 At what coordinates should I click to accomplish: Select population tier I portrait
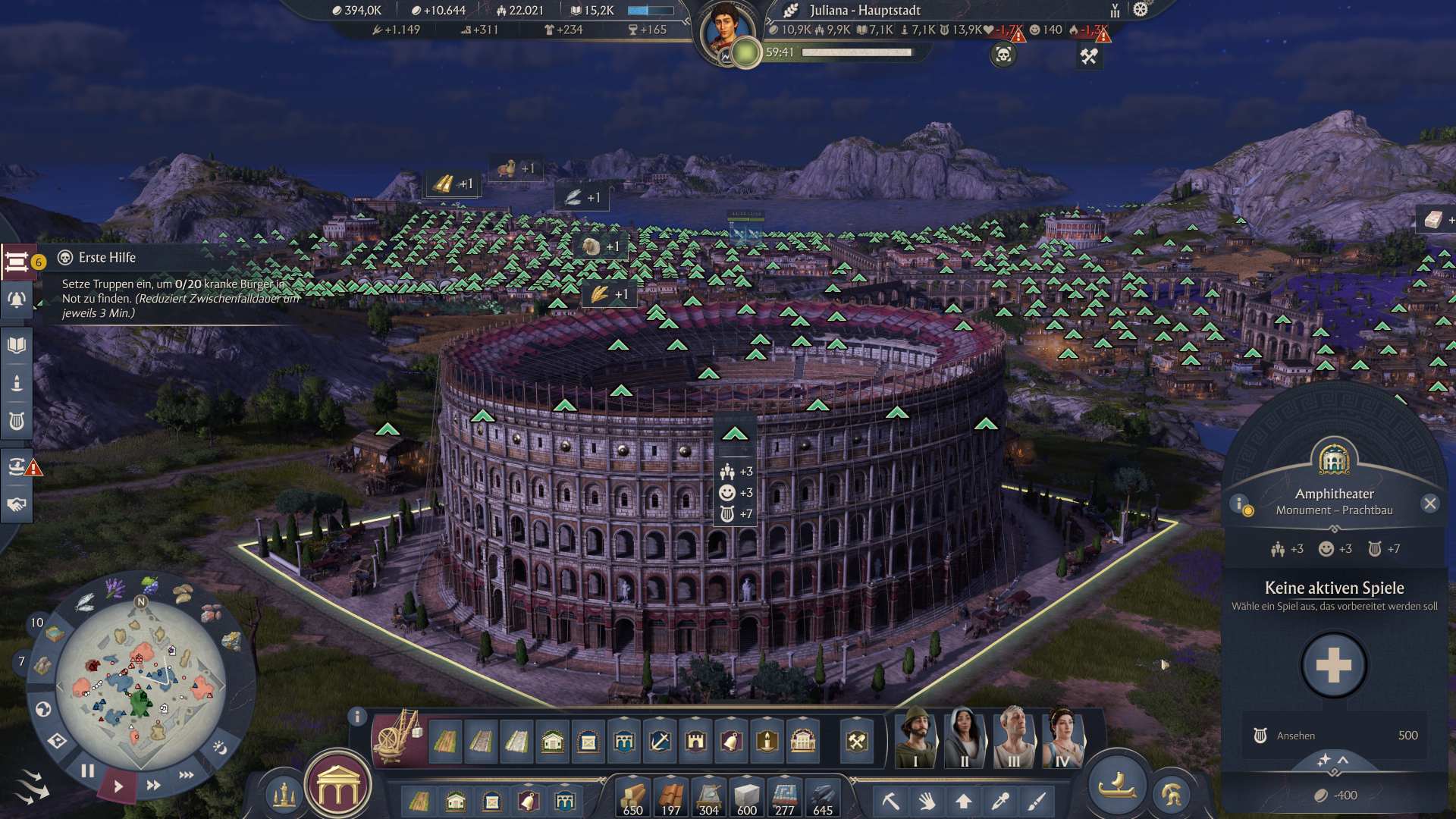[916, 738]
